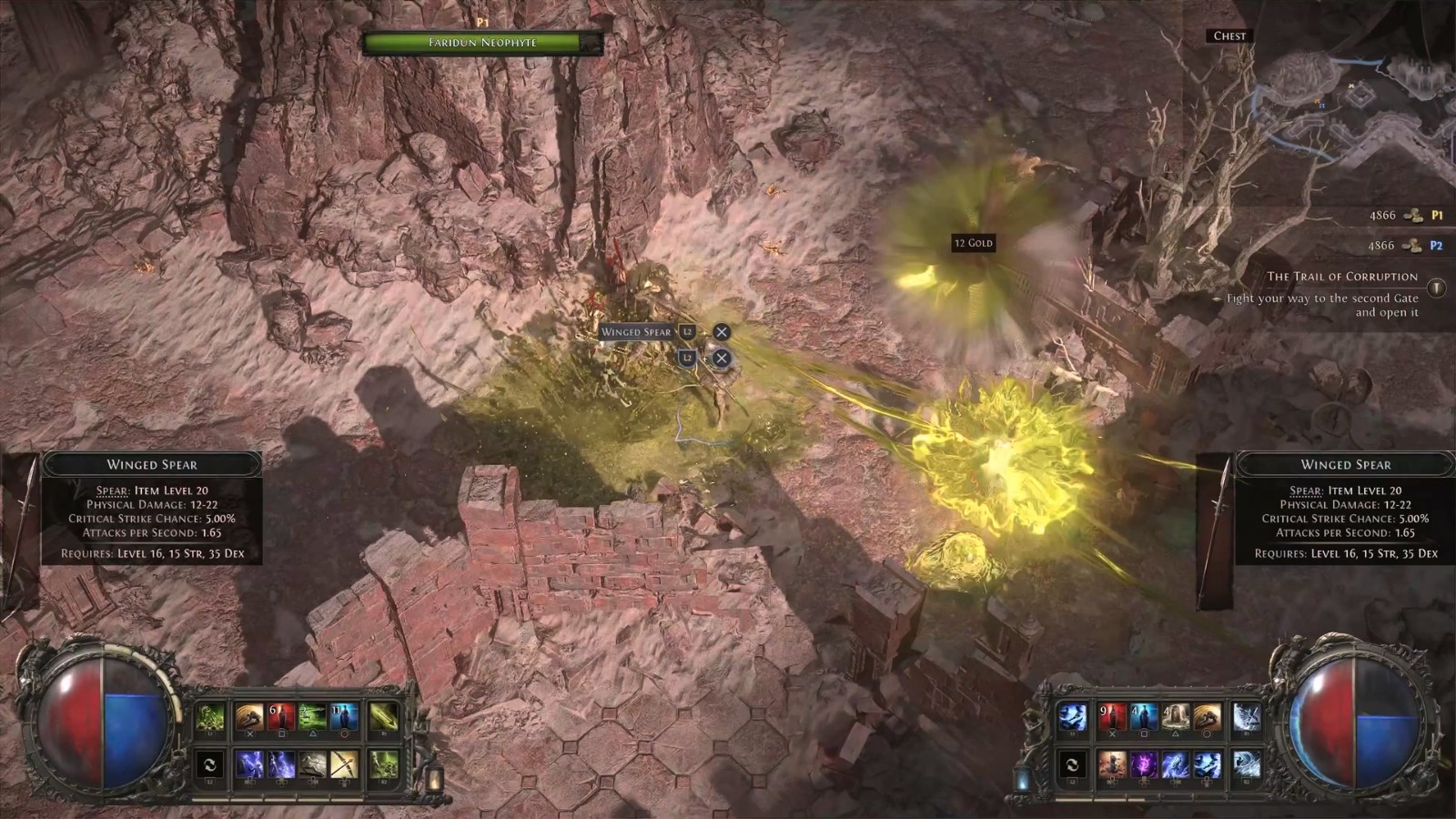Use P2's blue mana flask
The height and width of the screenshot is (819, 1456).
(1144, 718)
